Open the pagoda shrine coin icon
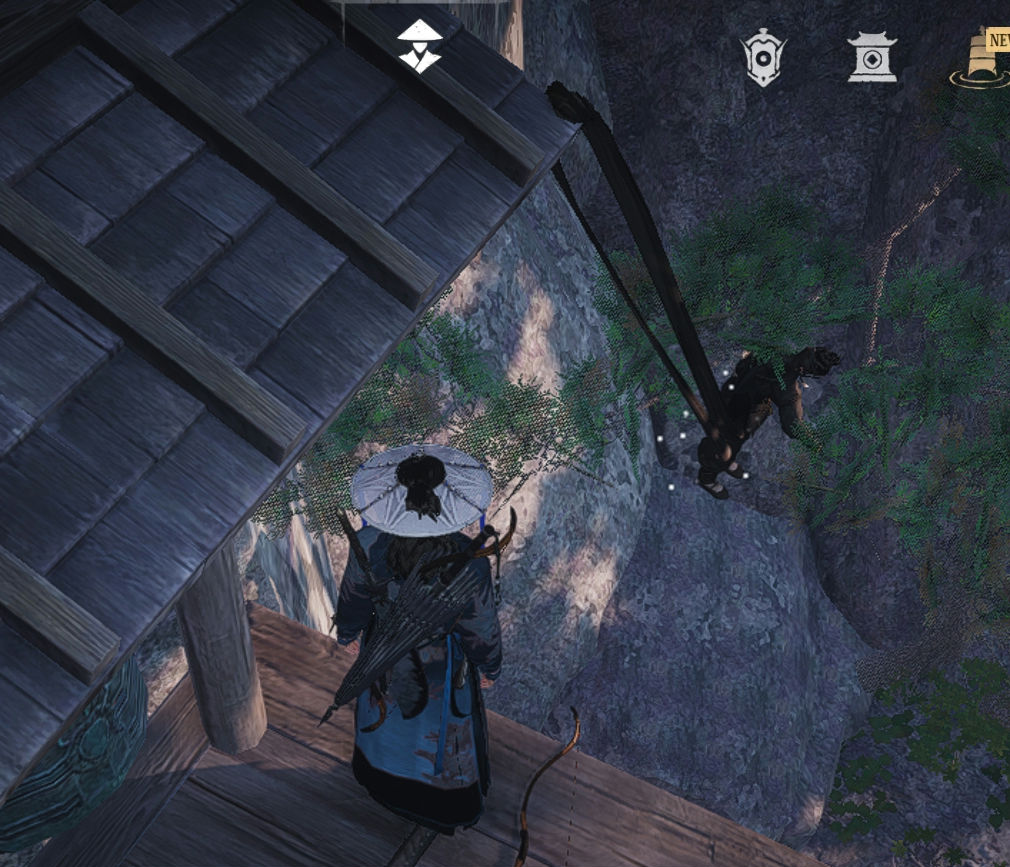Viewport: 1010px width, 867px height. point(871,57)
